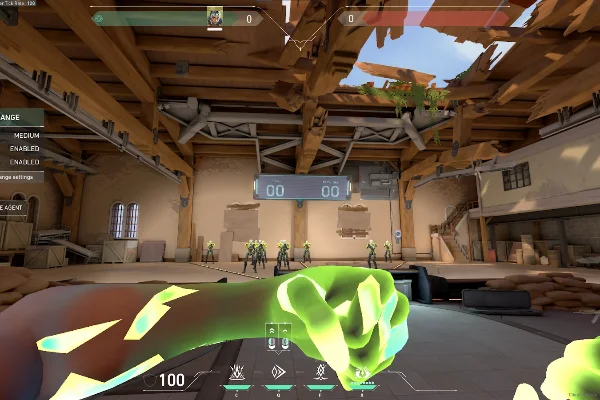Use the Trailblazer ability icon
The width and height of the screenshot is (600, 400).
(x=279, y=374)
